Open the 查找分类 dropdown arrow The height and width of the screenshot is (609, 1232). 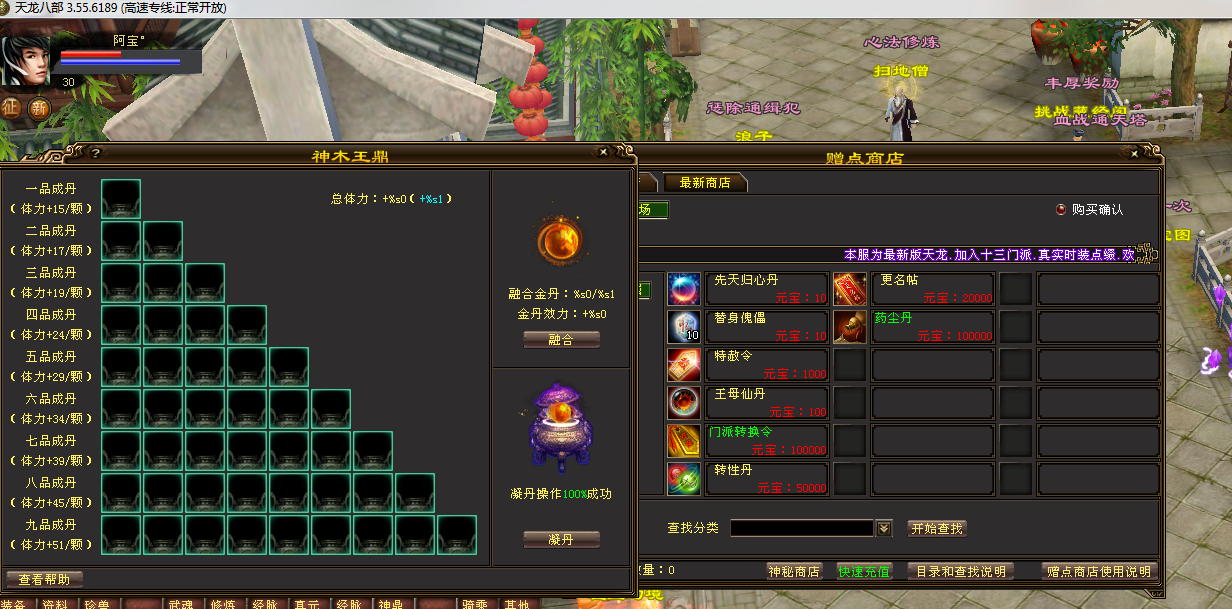[884, 528]
